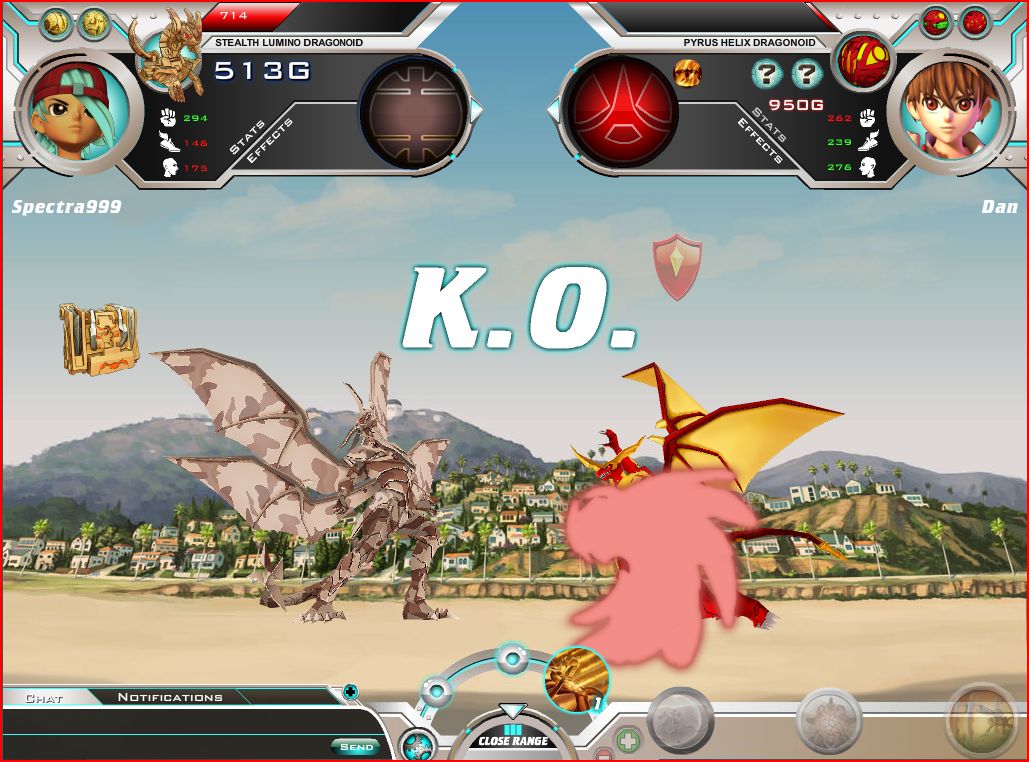Reveal Dan's first hidden question-mark card
Viewport: 1029px width, 762px height.
766,73
